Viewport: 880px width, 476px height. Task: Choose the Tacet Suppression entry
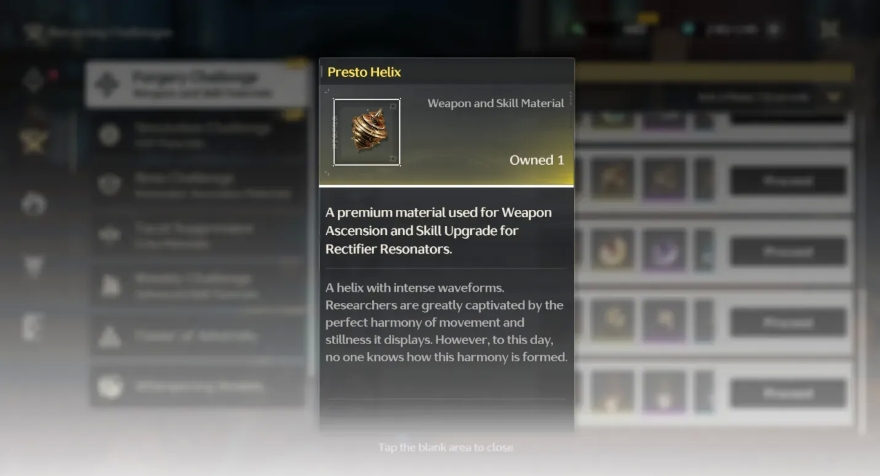click(196, 235)
